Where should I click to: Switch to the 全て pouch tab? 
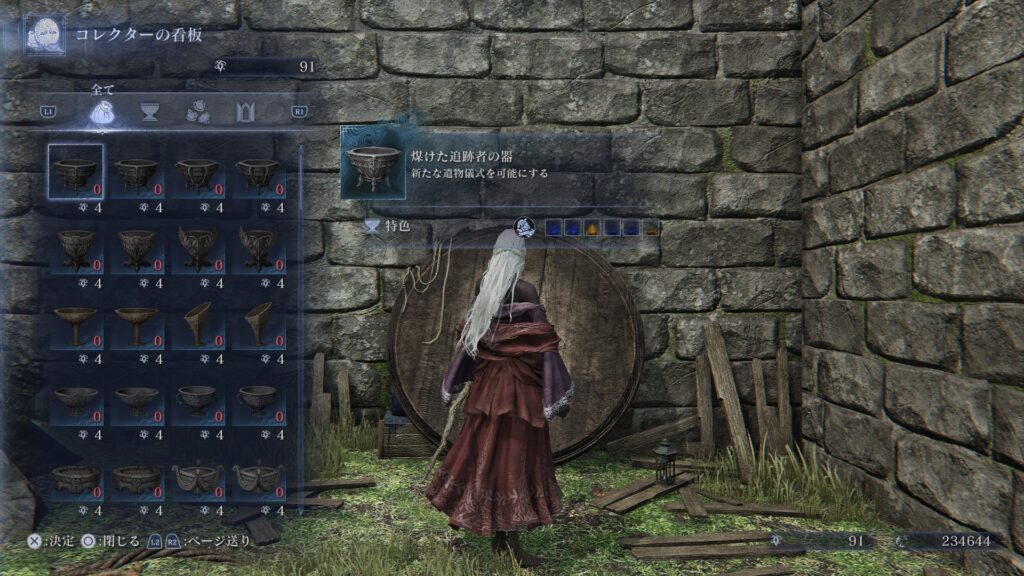(x=102, y=112)
